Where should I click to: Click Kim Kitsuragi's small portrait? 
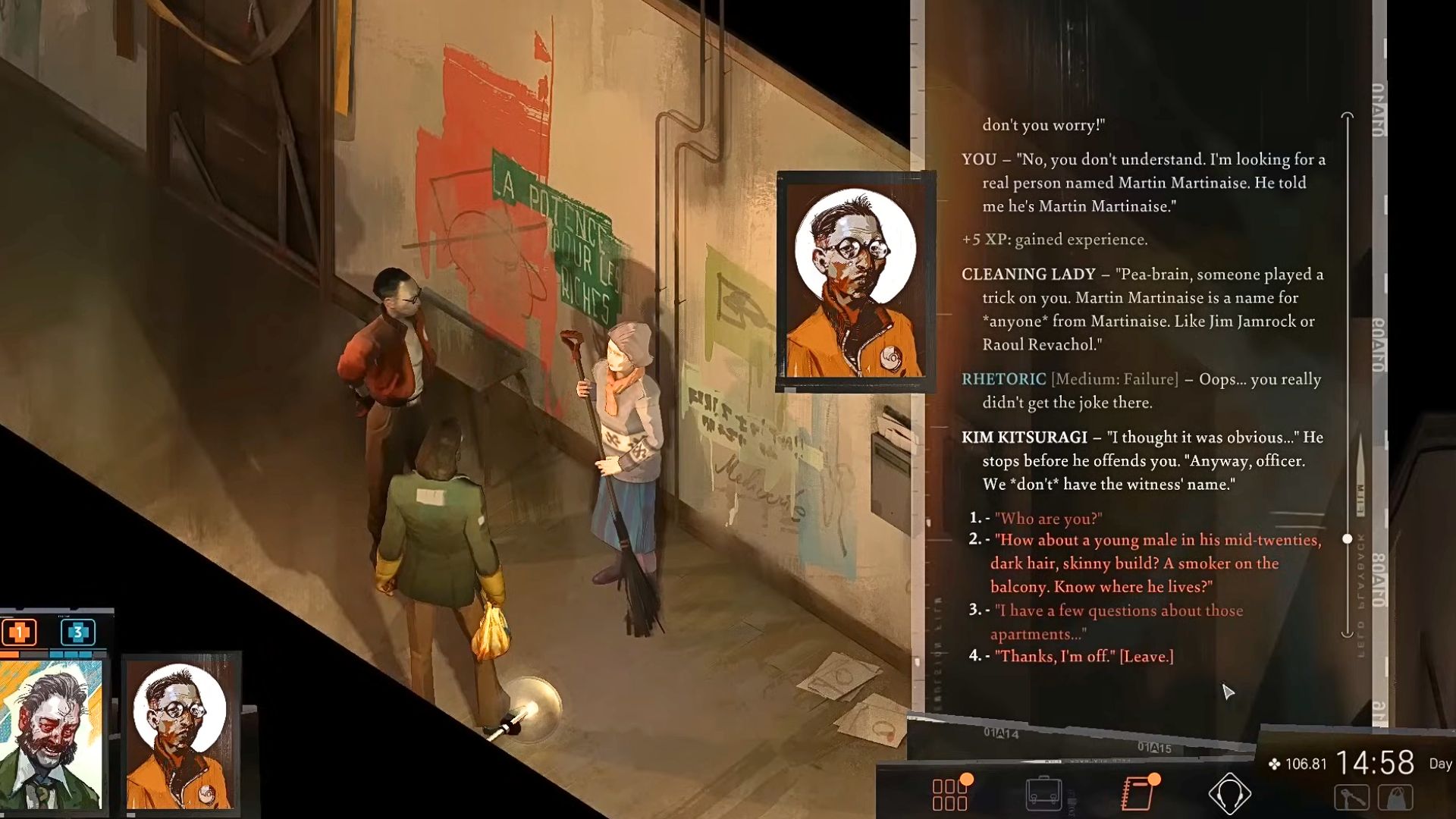point(180,733)
